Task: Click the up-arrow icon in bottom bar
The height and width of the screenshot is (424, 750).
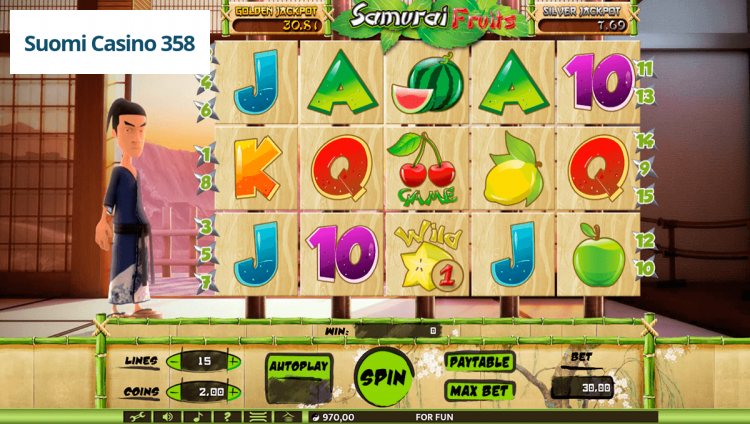Action: click(288, 417)
